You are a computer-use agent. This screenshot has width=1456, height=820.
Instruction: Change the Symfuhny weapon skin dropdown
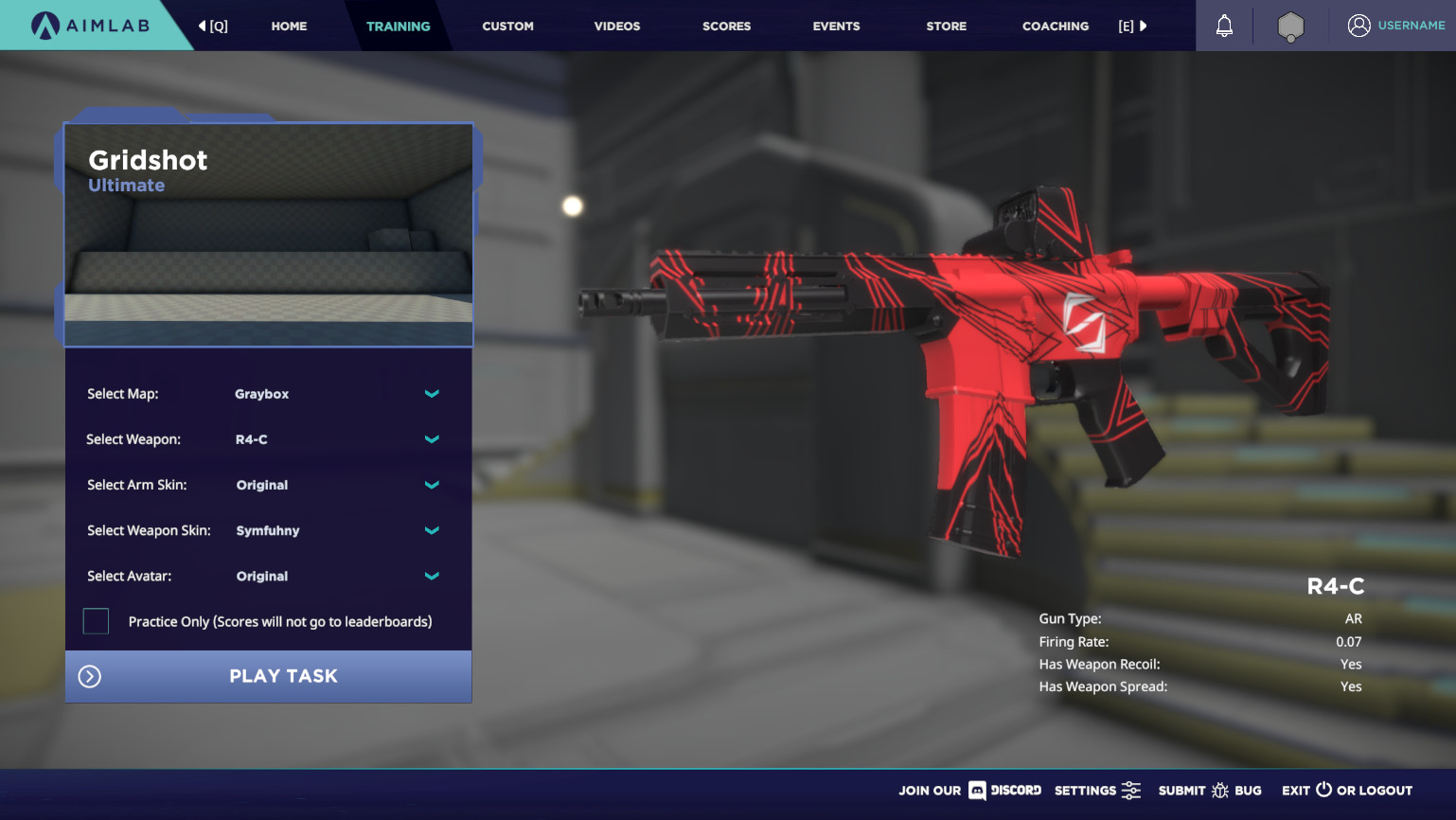coord(432,530)
